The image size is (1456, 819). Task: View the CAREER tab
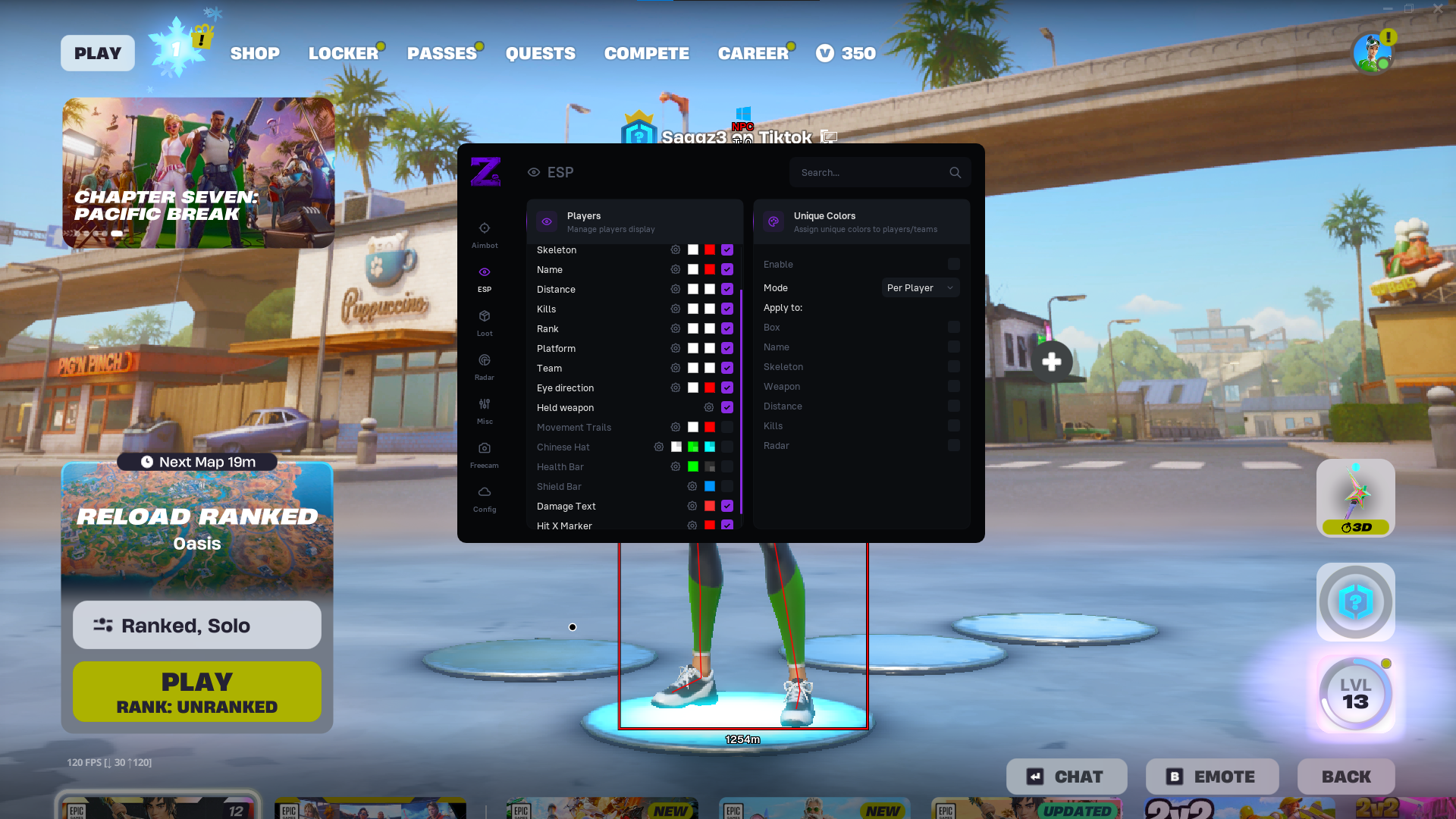(x=753, y=53)
